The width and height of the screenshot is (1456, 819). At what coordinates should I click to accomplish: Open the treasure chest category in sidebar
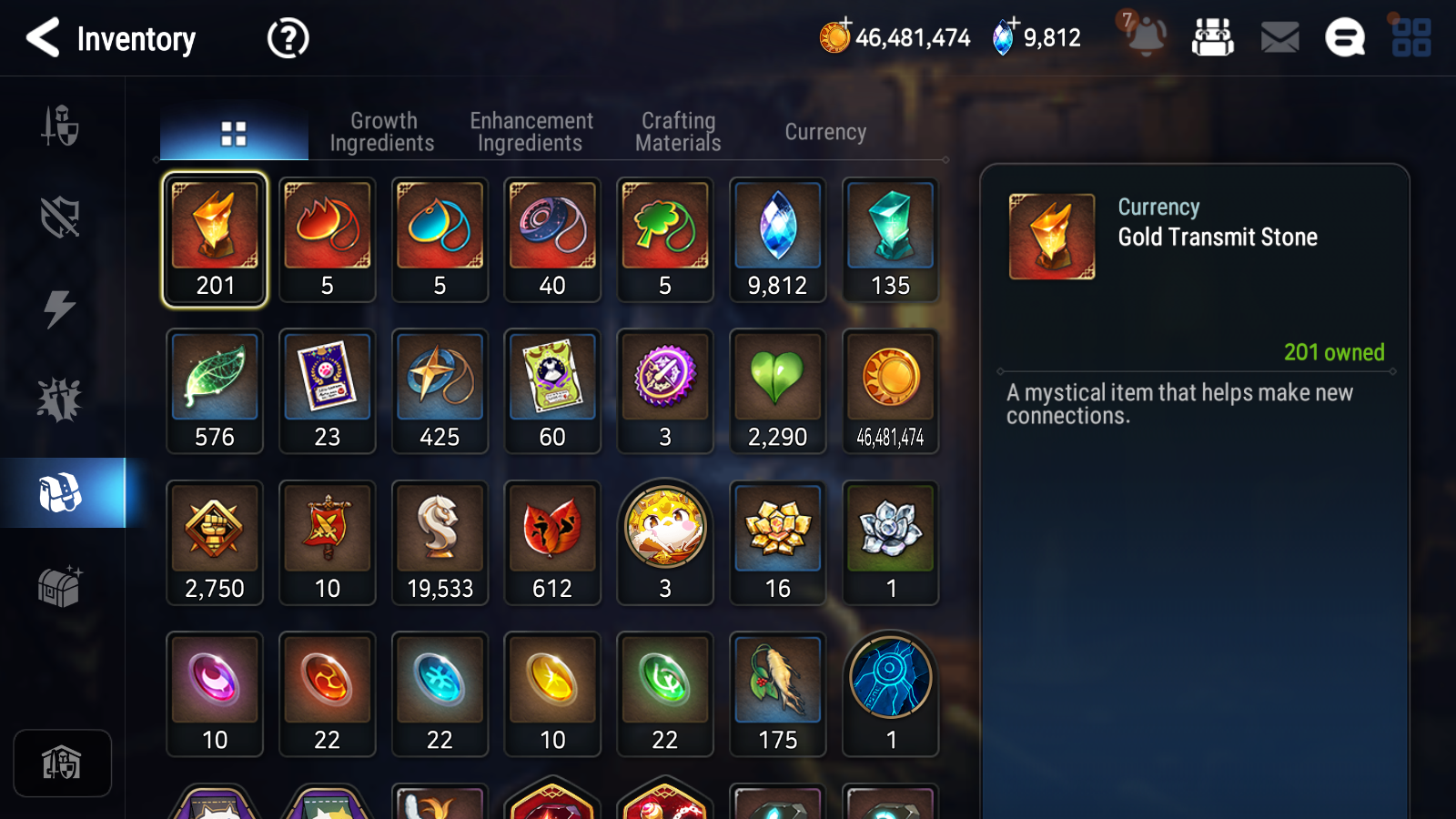(x=60, y=587)
